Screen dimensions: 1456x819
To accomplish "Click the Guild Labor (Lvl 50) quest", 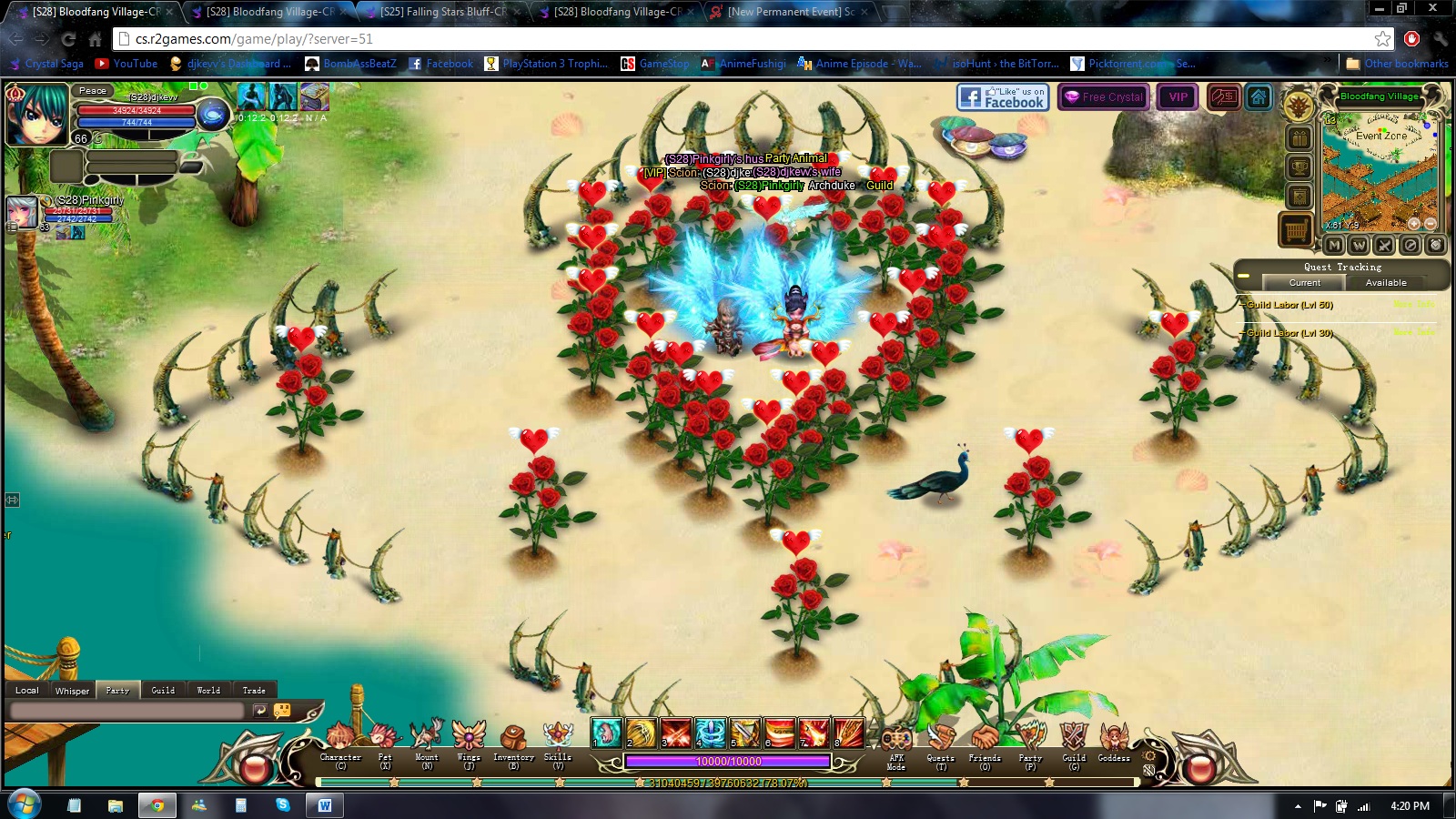I will point(1289,306).
